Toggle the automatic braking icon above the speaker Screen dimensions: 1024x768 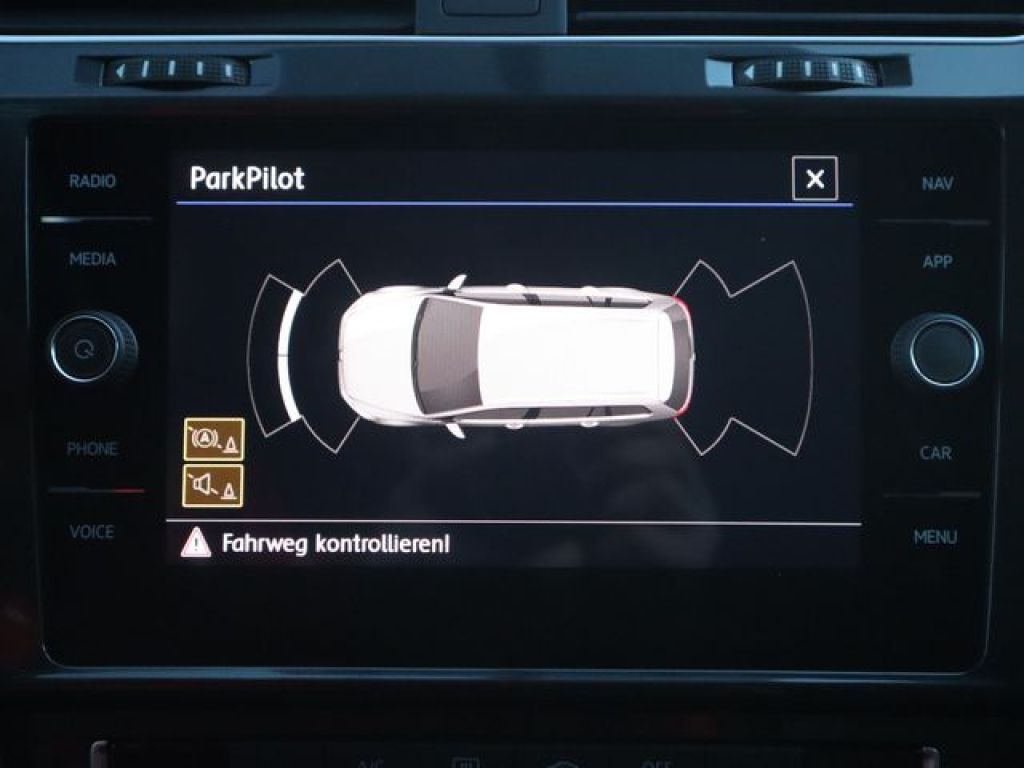coord(214,439)
